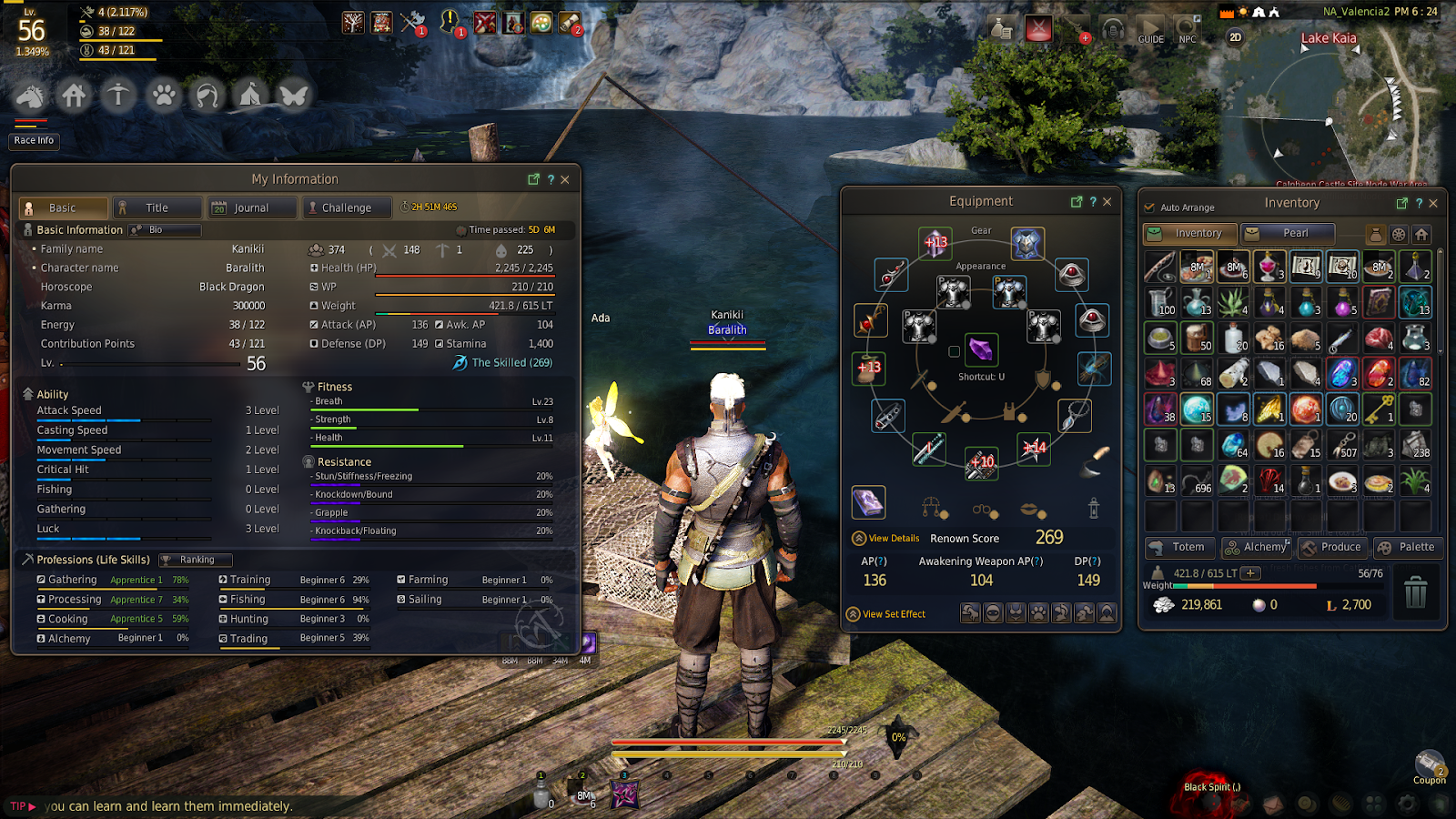Switch to the Title tab
1456x819 pixels.
coord(157,208)
